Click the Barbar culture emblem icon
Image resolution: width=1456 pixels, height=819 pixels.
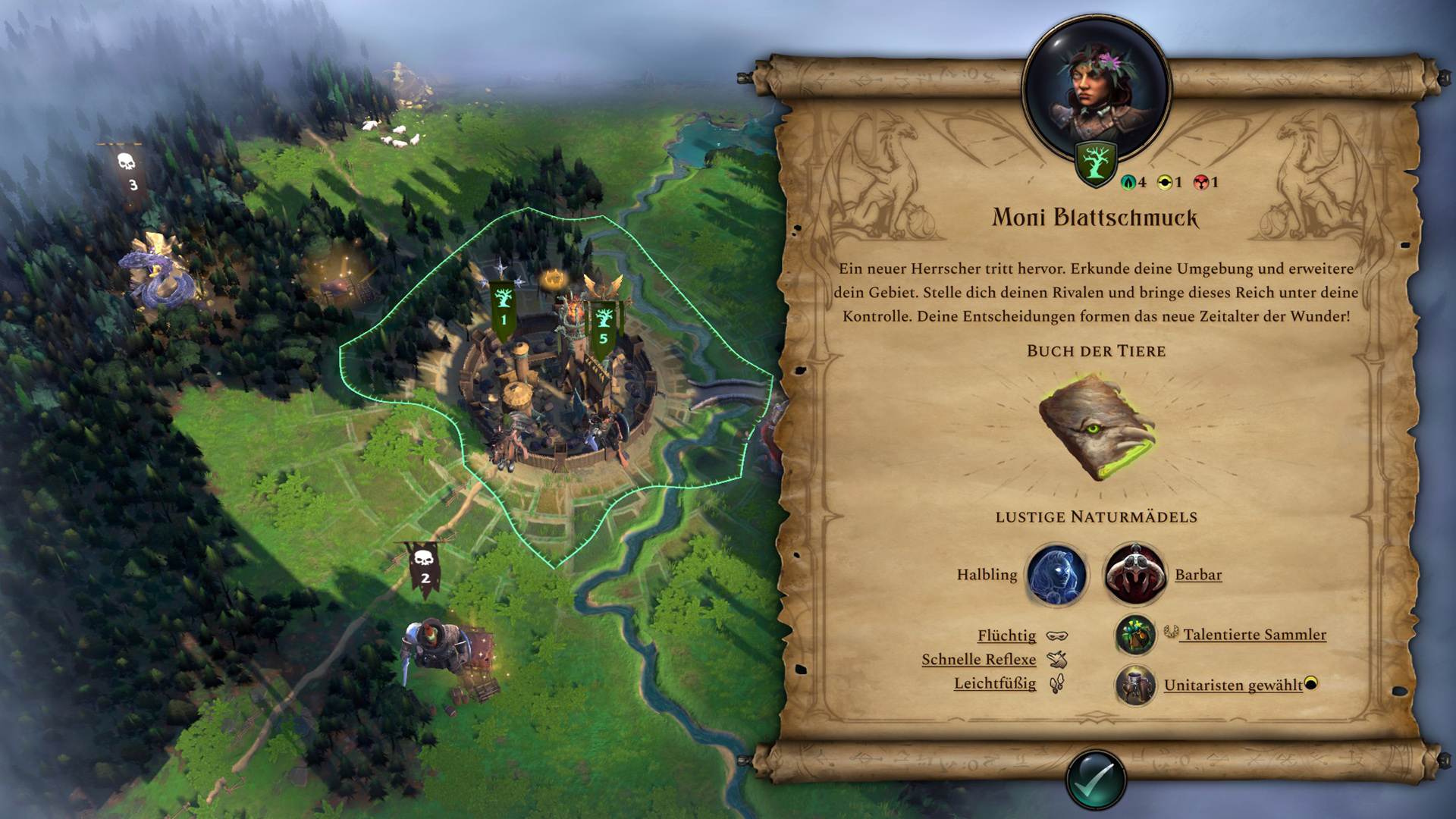point(1135,575)
